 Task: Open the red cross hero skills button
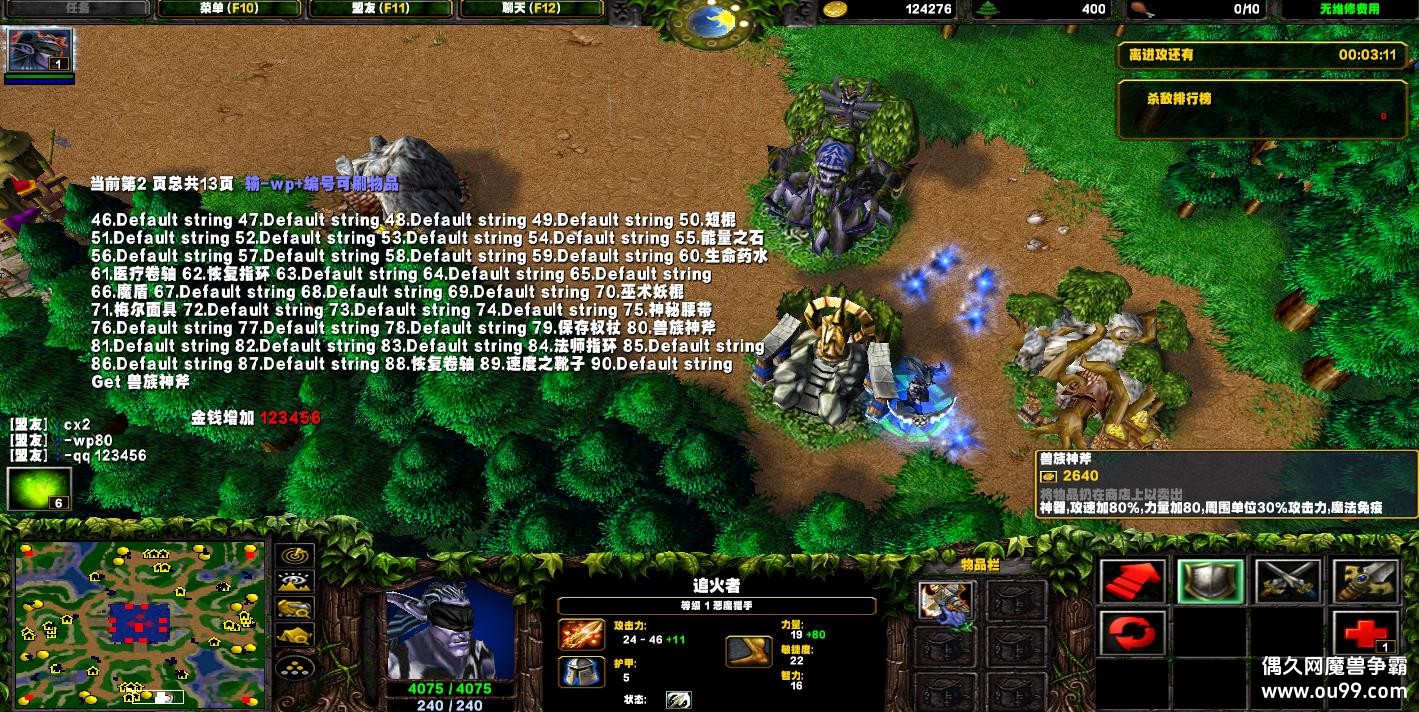tap(1365, 633)
